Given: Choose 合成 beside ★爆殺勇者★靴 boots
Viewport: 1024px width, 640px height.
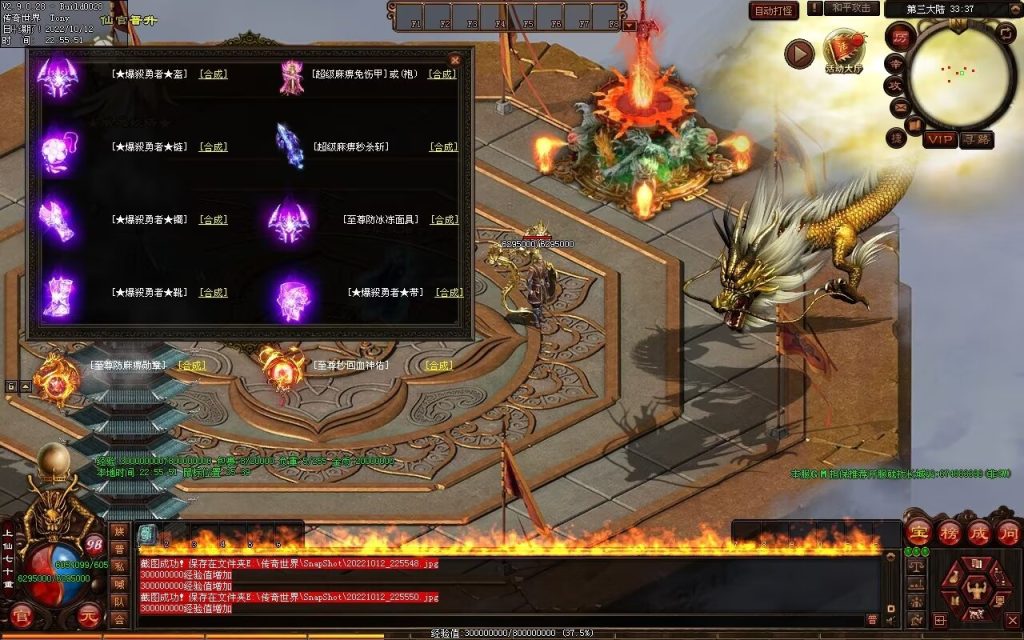Looking at the screenshot, I should coord(213,293).
